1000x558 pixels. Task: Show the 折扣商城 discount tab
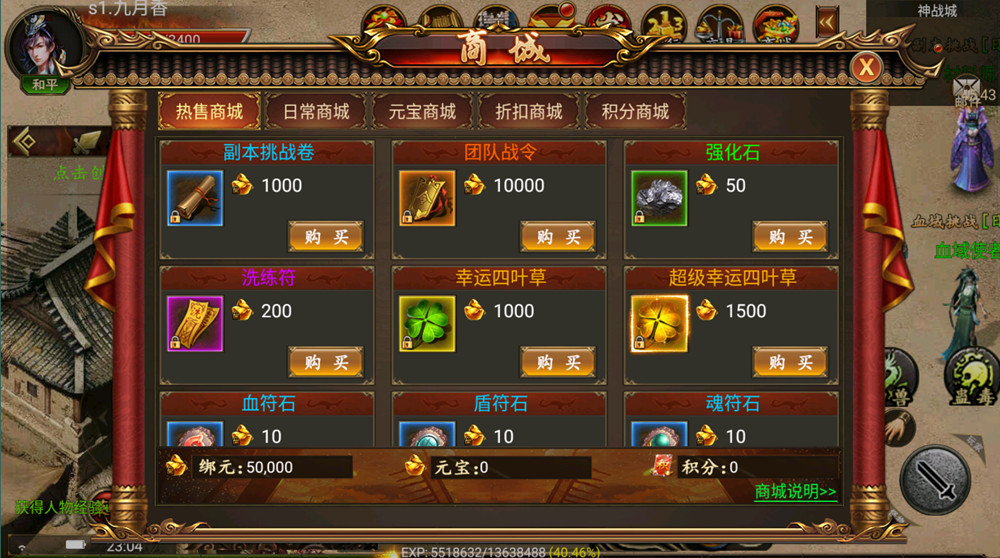point(529,112)
